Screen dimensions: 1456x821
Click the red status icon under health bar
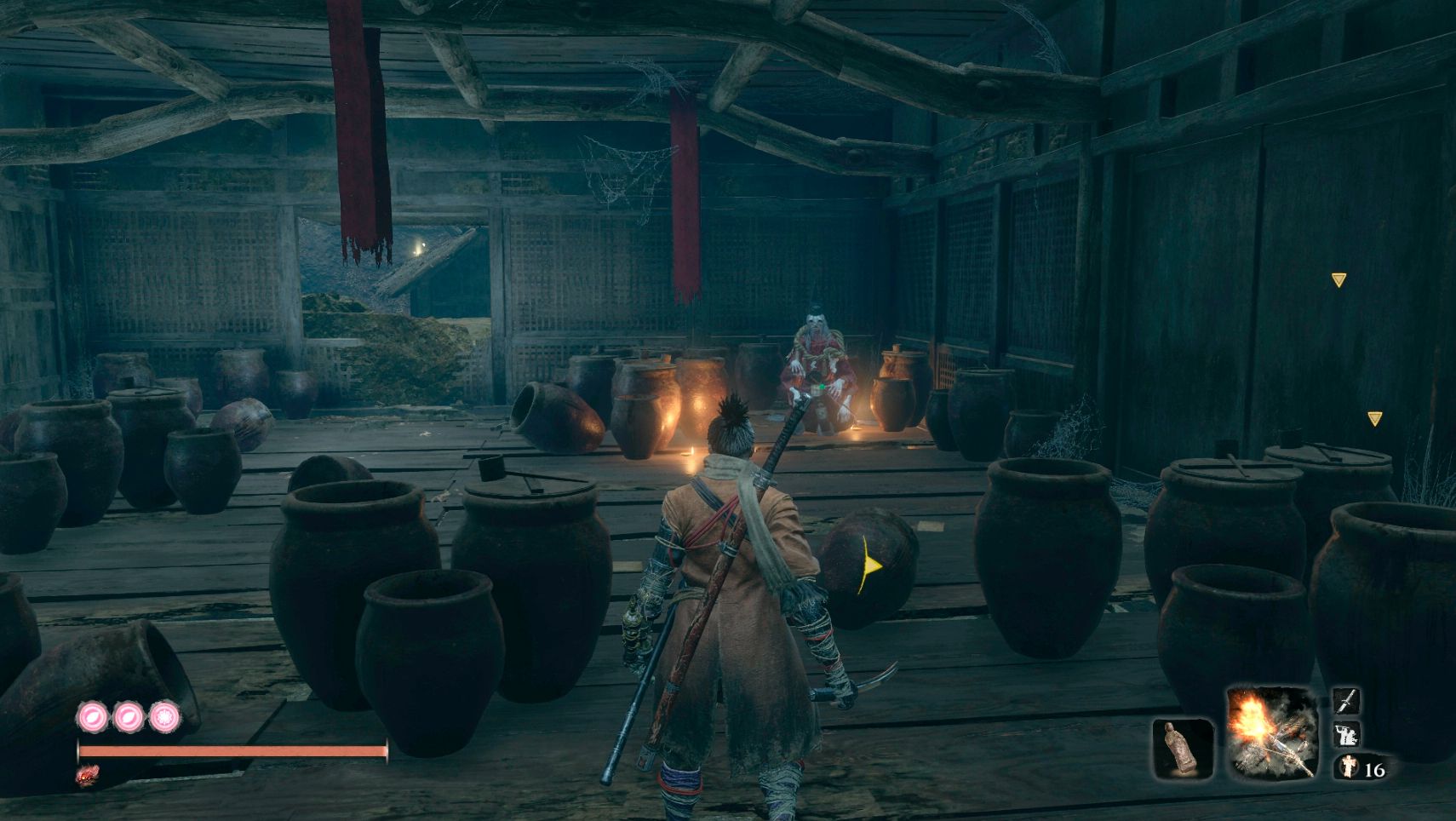coord(88,776)
